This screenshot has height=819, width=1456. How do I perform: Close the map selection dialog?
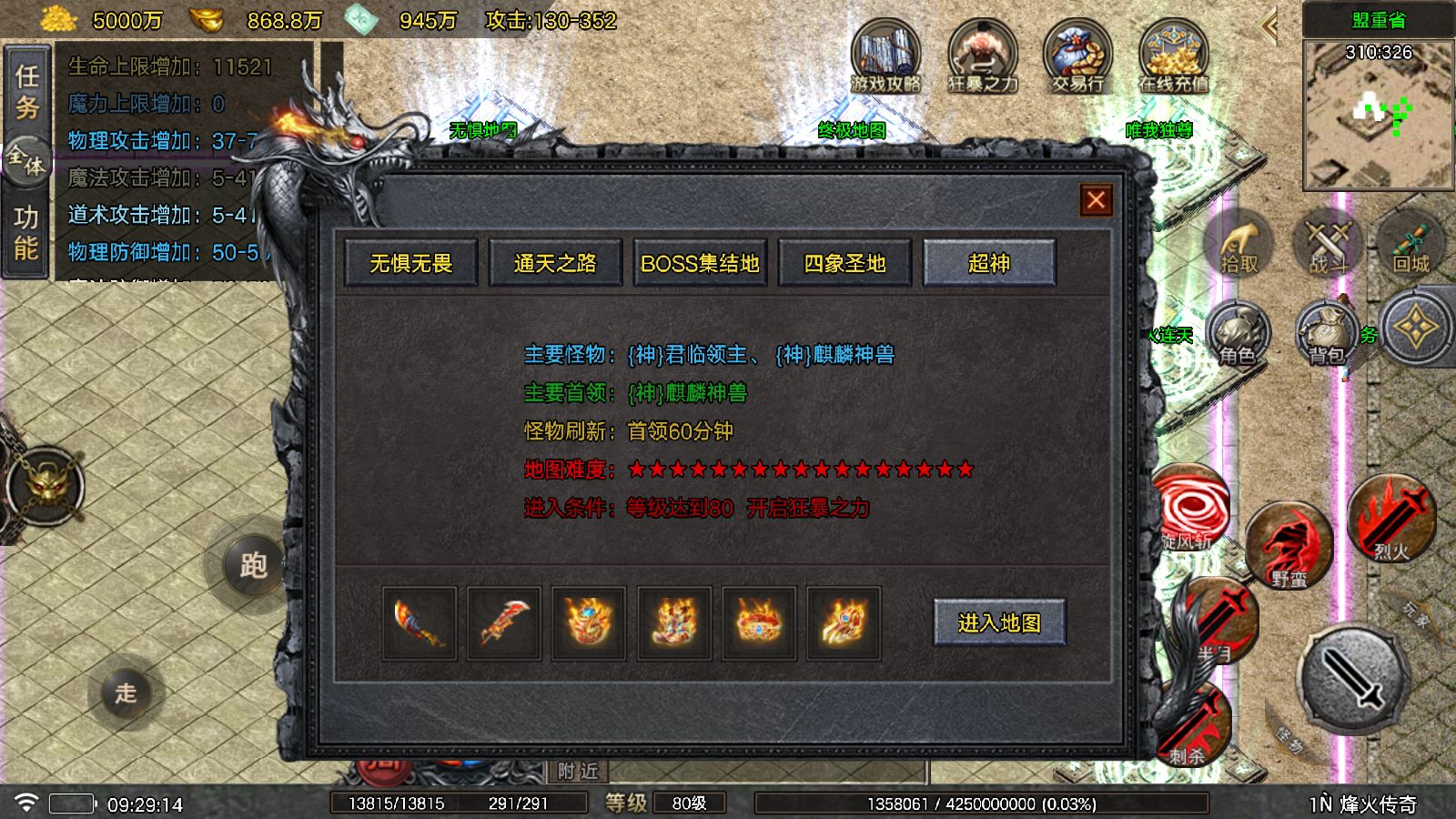pos(1096,200)
